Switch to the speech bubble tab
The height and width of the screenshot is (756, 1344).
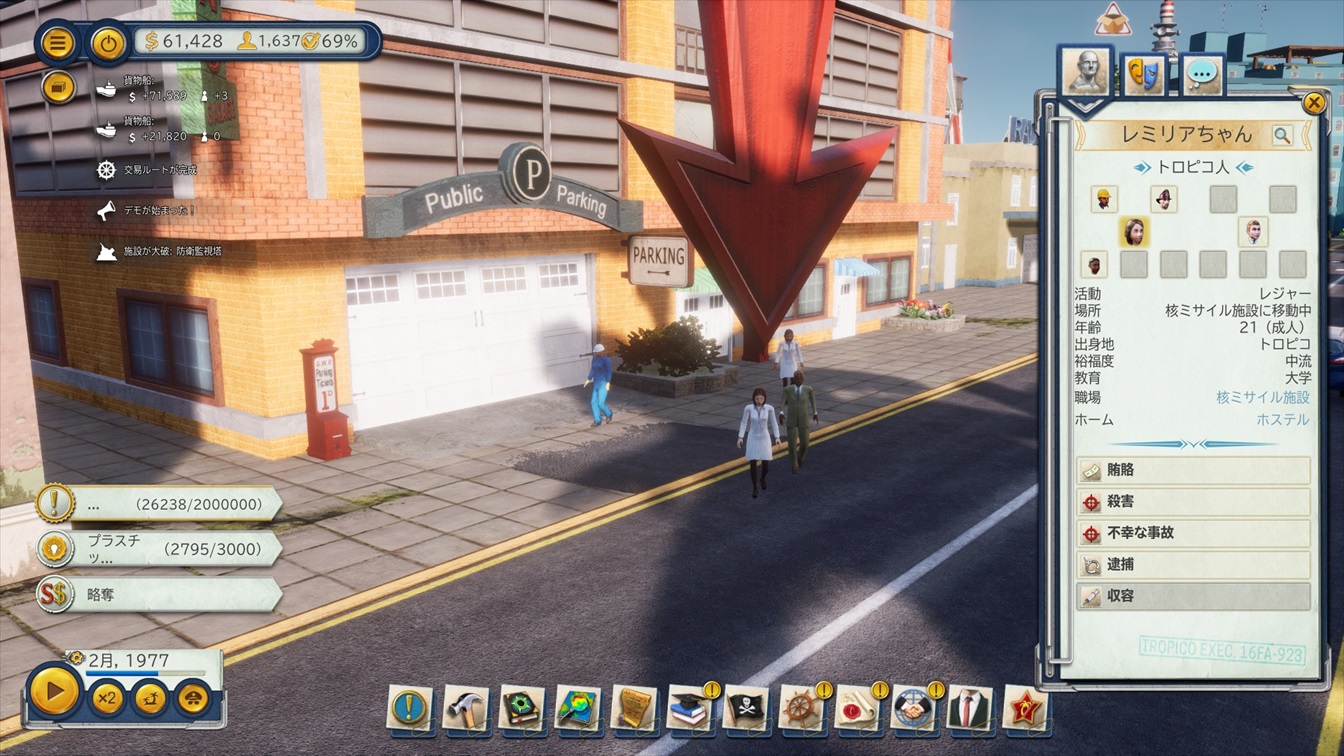tap(1202, 74)
